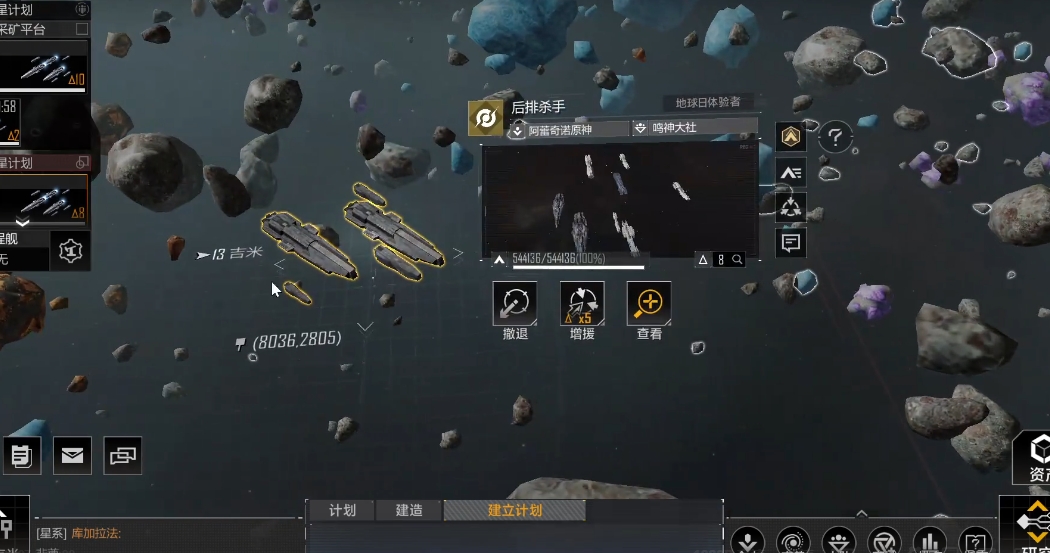Click the hexagonal gear icon beside 星舰
Screen dimensions: 1050x553
69,251
